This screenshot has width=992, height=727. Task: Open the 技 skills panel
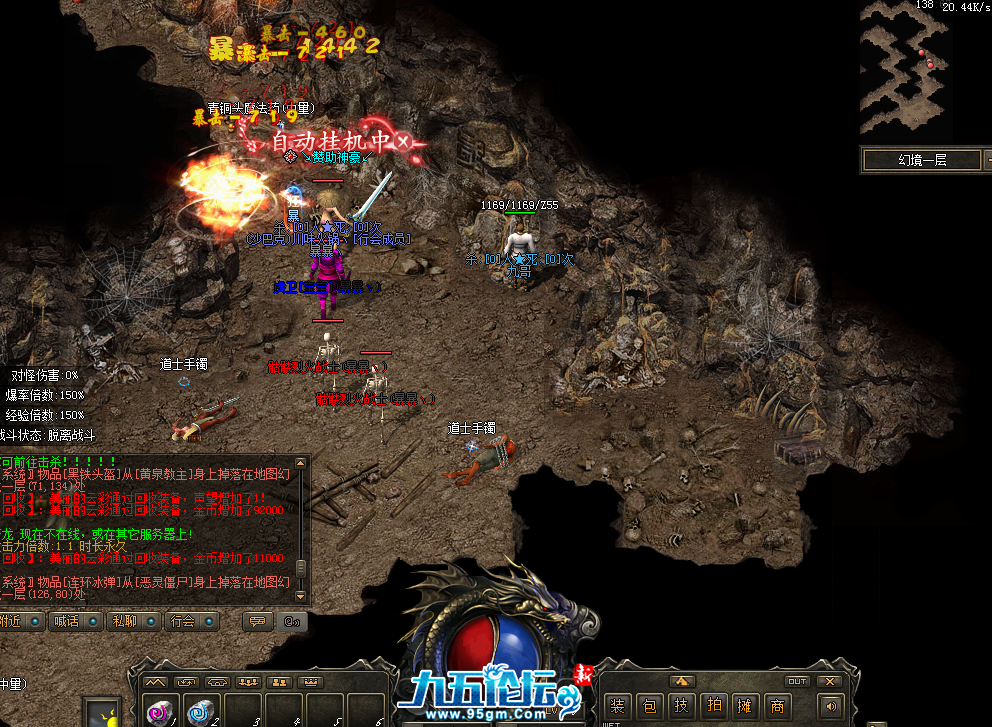[682, 707]
